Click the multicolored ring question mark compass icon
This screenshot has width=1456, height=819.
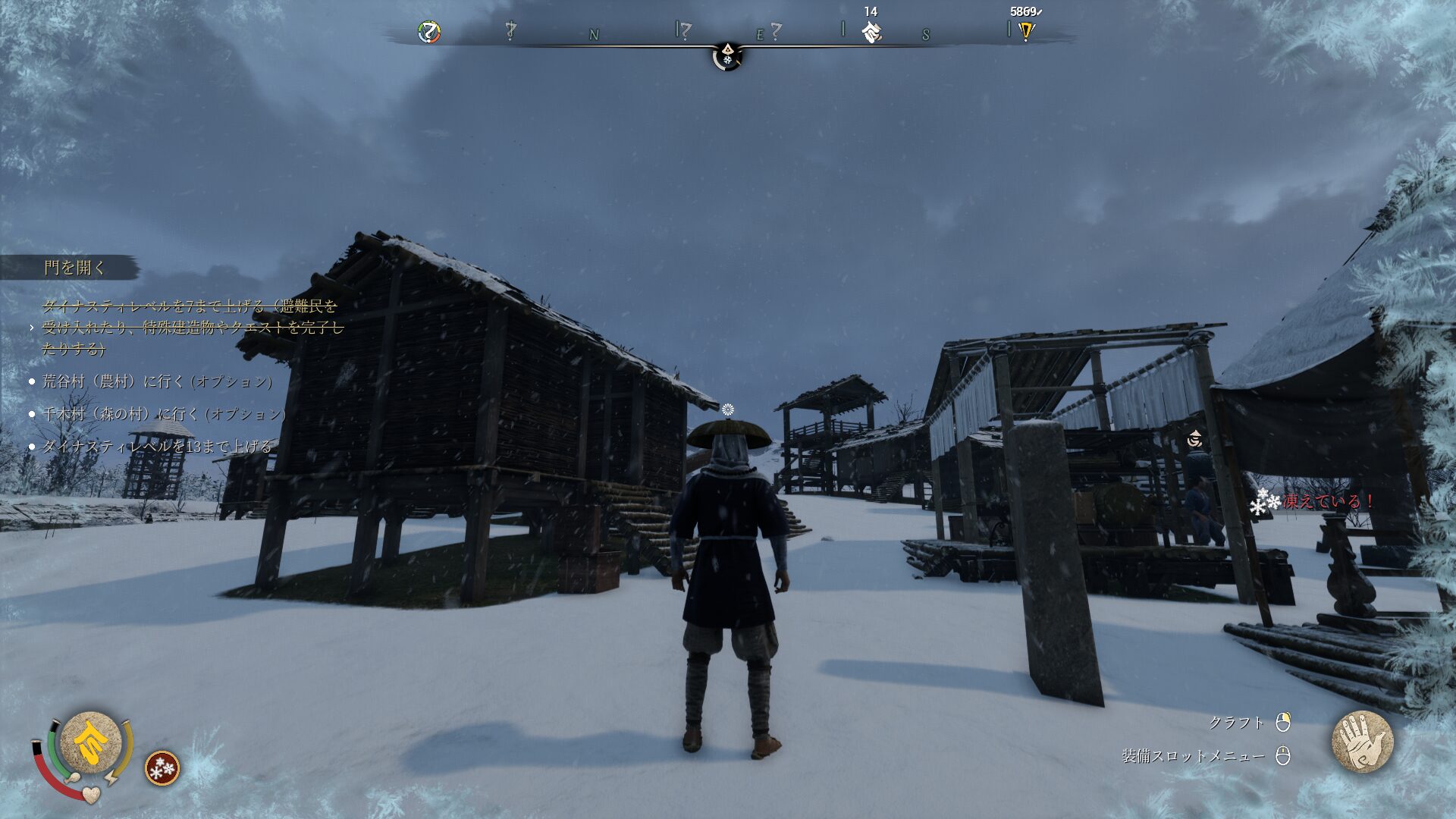(429, 32)
